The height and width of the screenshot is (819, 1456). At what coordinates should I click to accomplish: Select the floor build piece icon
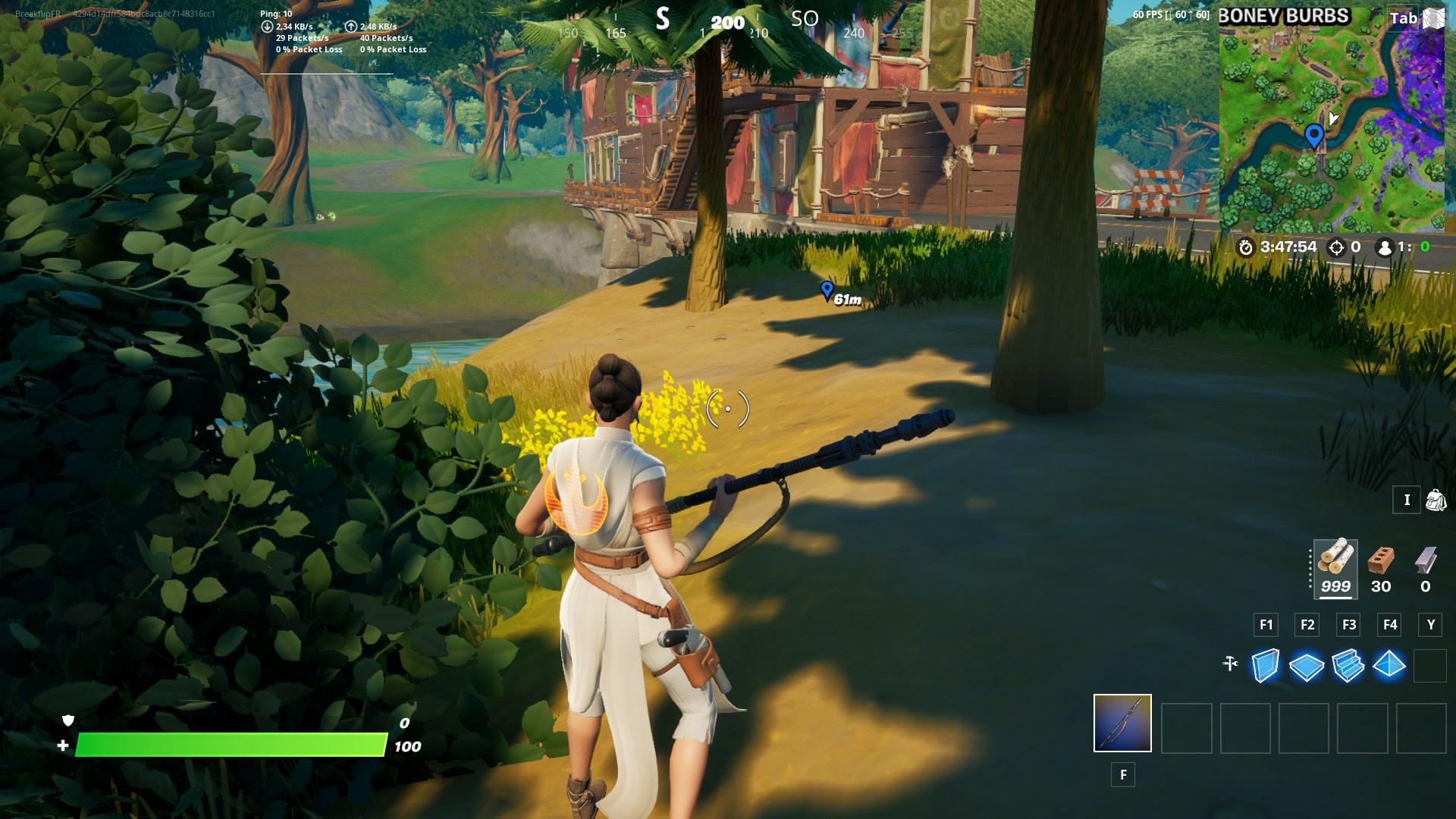tap(1306, 667)
